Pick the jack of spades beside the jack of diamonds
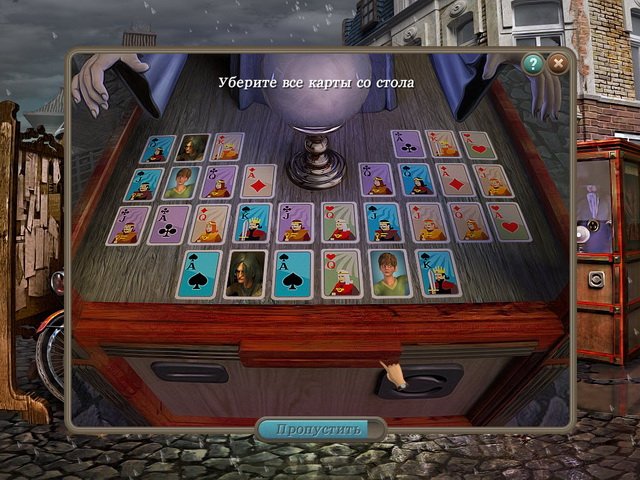This screenshot has height=480, width=640. [x=380, y=222]
